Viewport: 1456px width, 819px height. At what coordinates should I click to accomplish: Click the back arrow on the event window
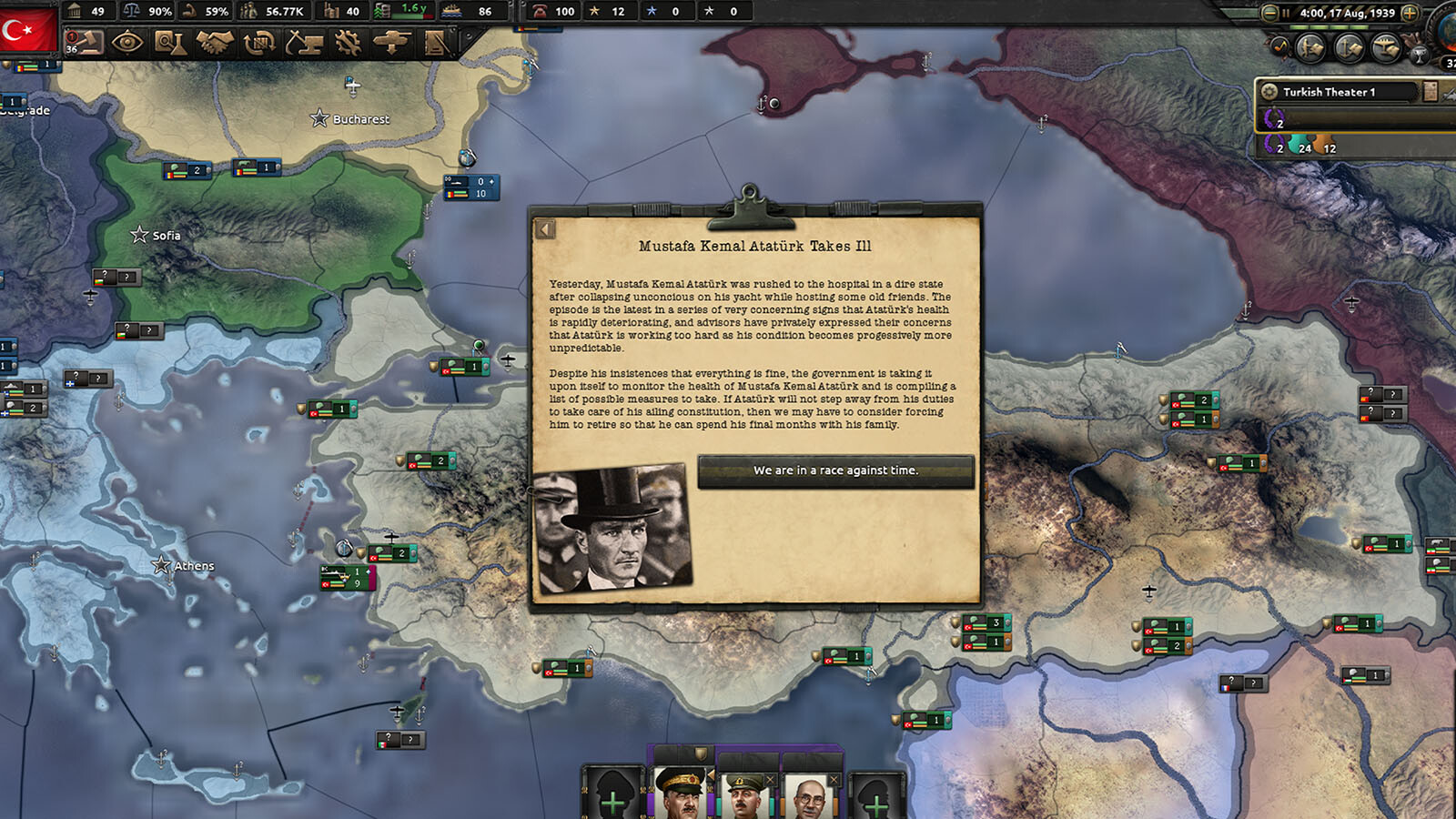(x=546, y=229)
